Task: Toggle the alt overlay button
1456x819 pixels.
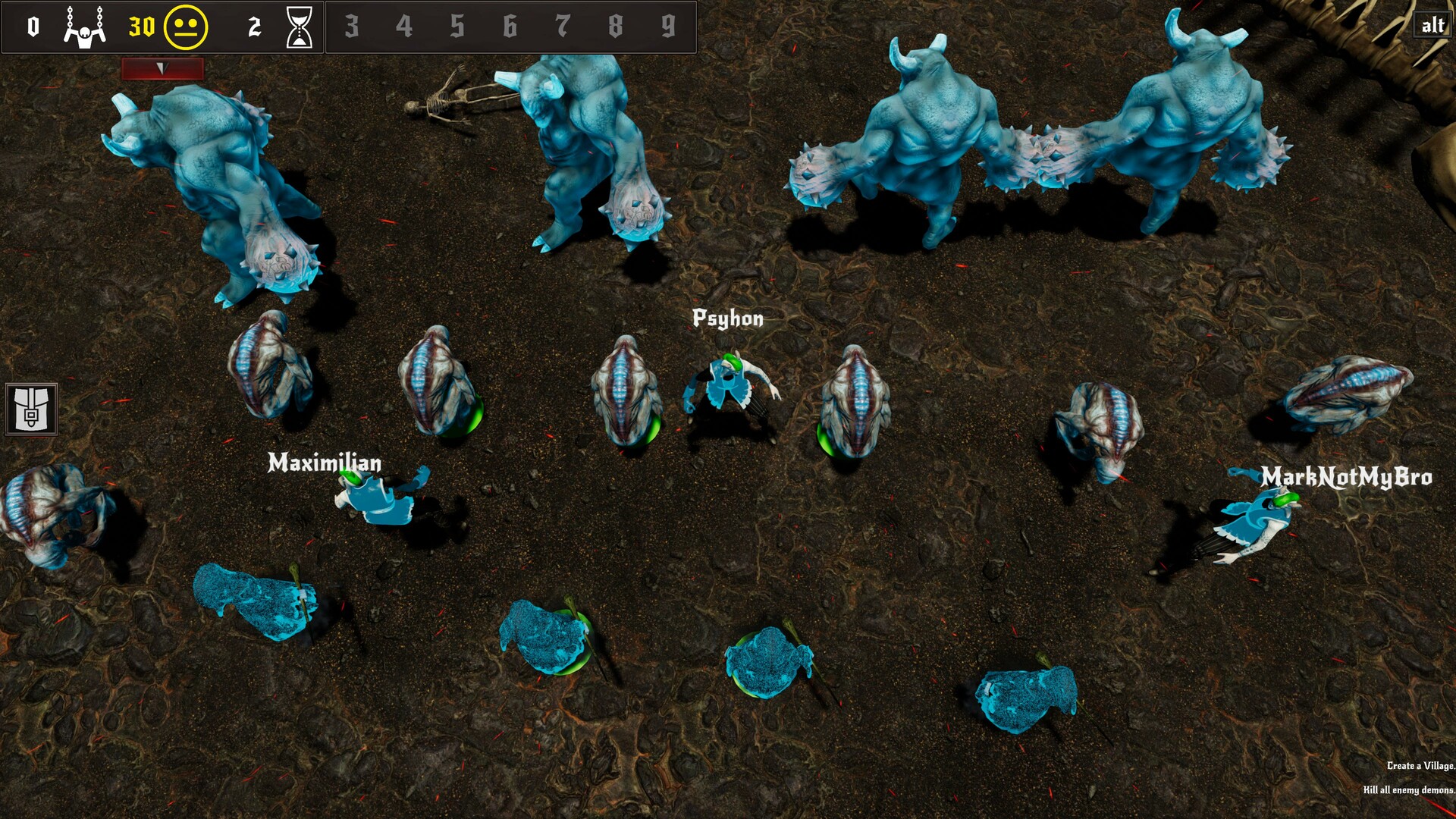Action: coord(1432,26)
